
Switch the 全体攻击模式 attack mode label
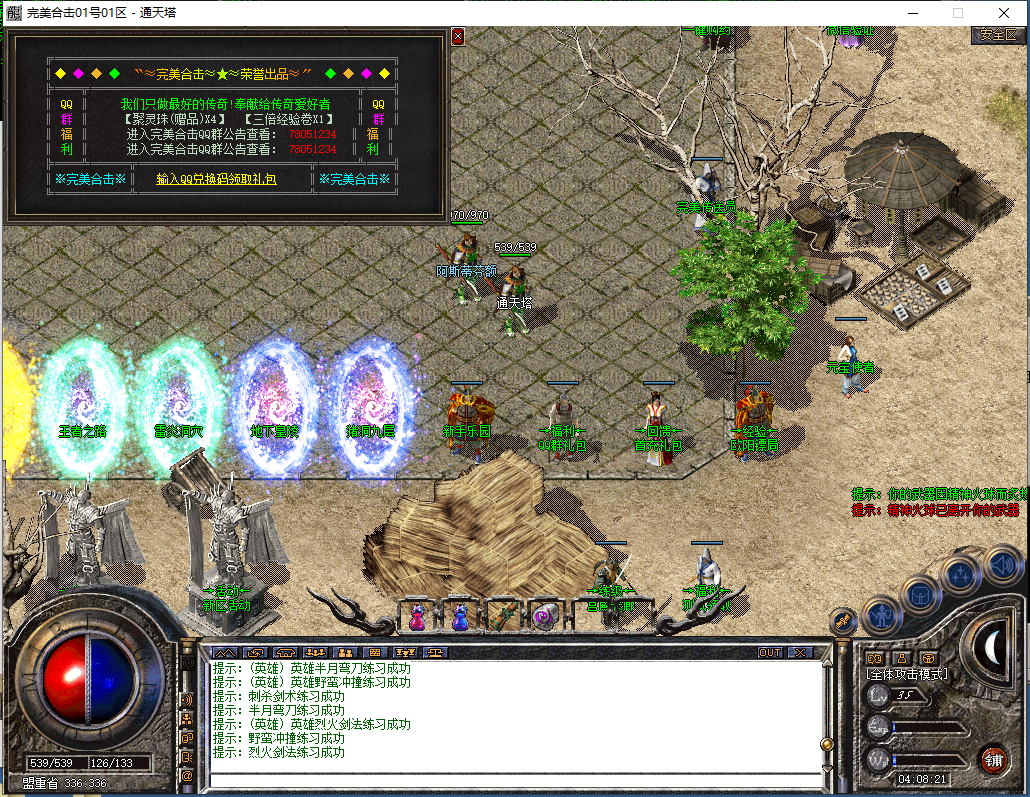click(906, 675)
